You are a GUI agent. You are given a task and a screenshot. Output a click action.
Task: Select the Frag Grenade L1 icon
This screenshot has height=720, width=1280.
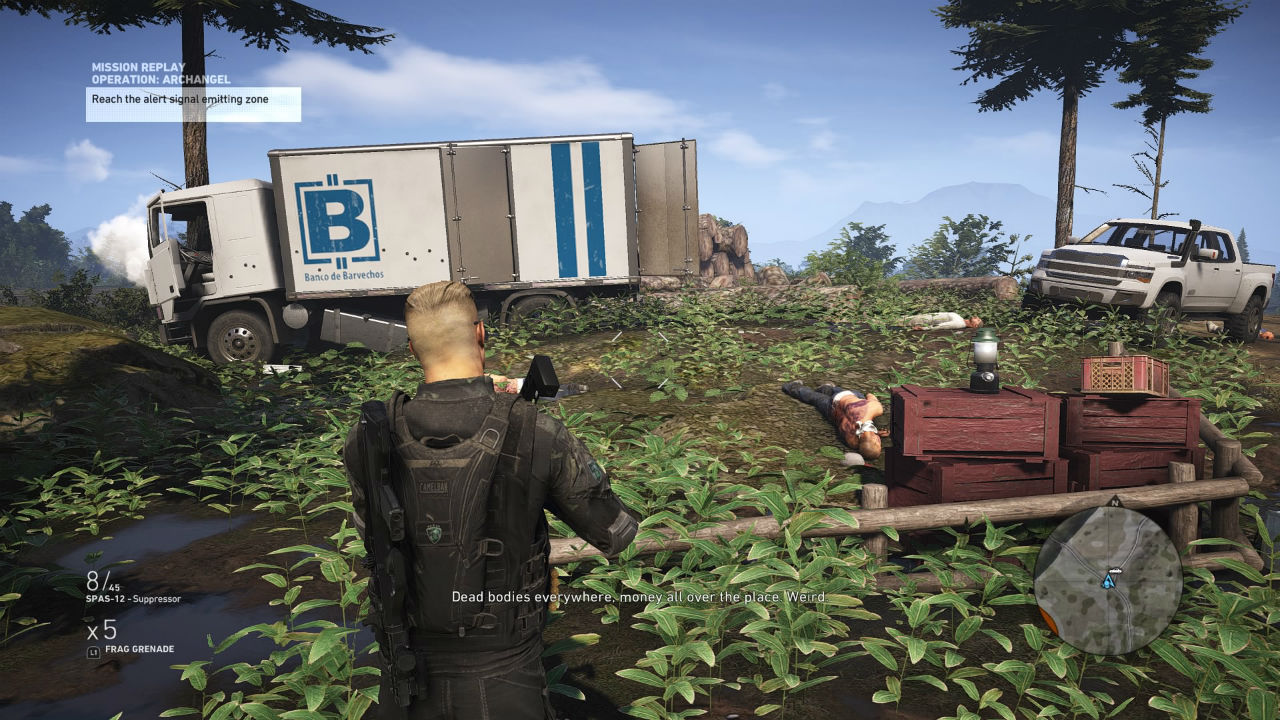[93, 652]
